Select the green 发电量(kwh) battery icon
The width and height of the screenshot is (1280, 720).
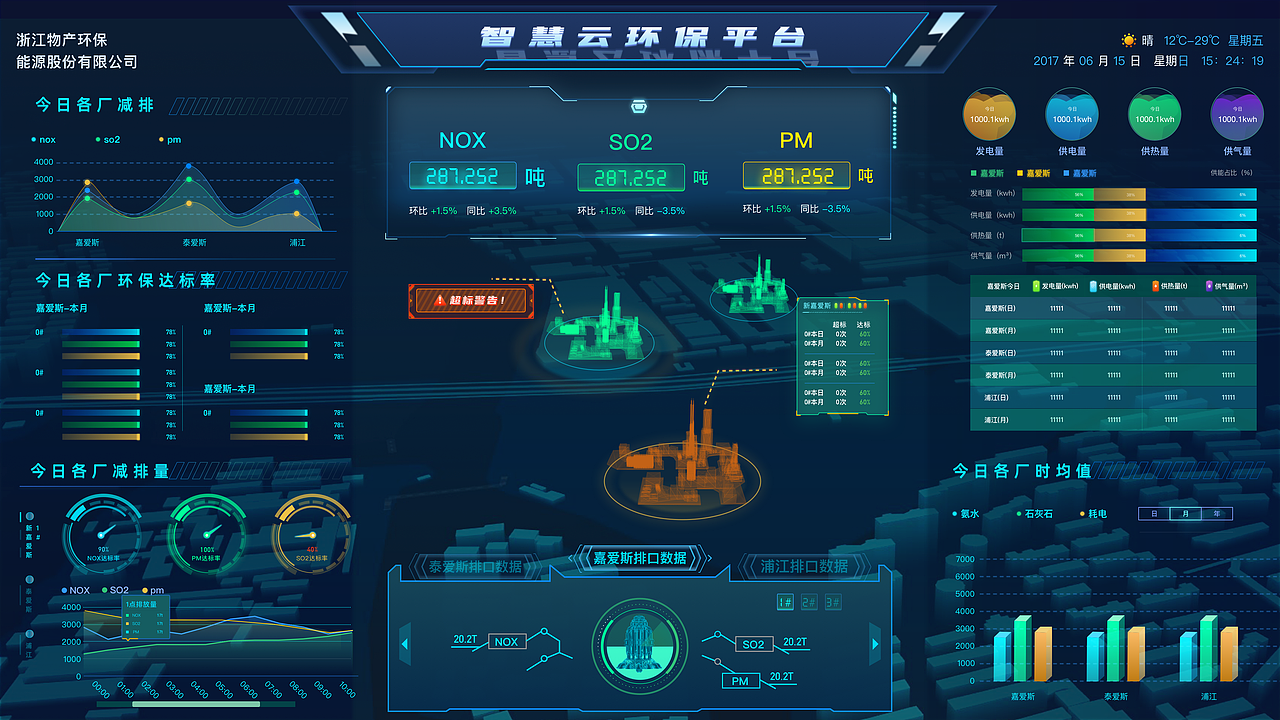[x=1036, y=286]
